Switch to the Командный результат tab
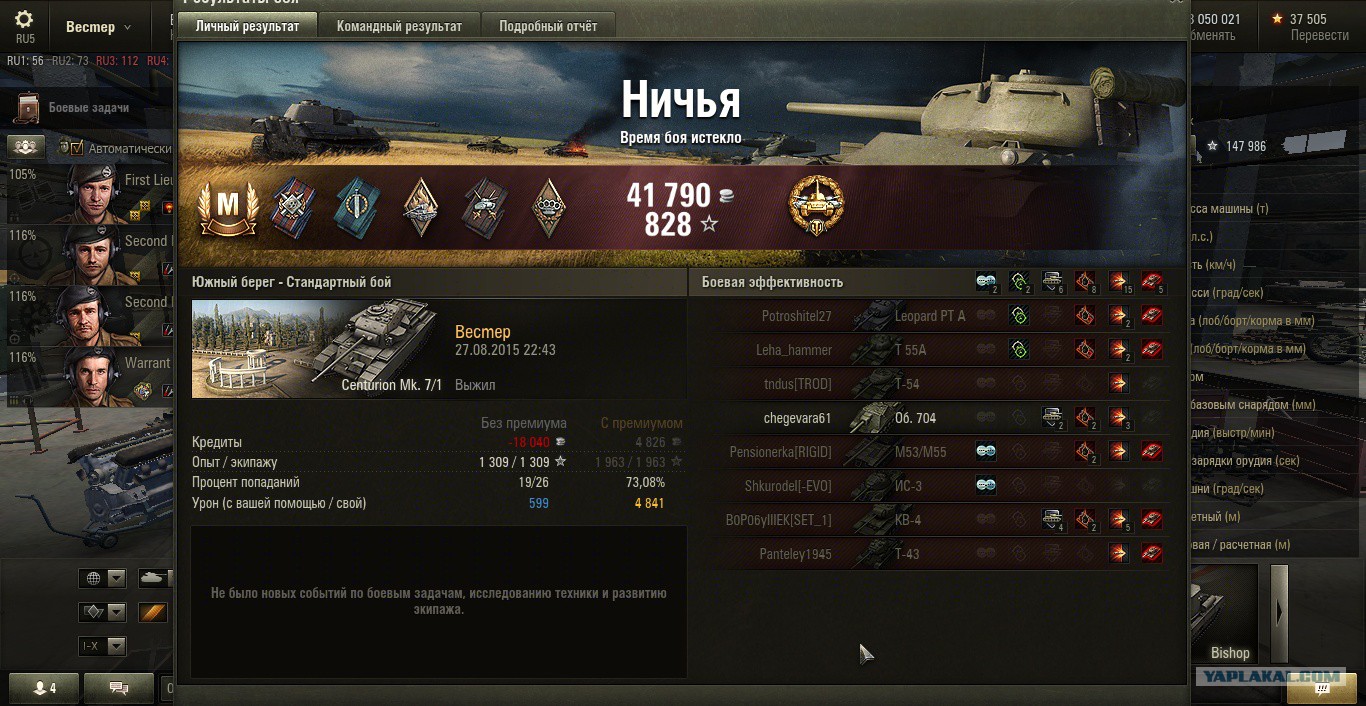Viewport: 1366px width, 706px height. (x=399, y=26)
